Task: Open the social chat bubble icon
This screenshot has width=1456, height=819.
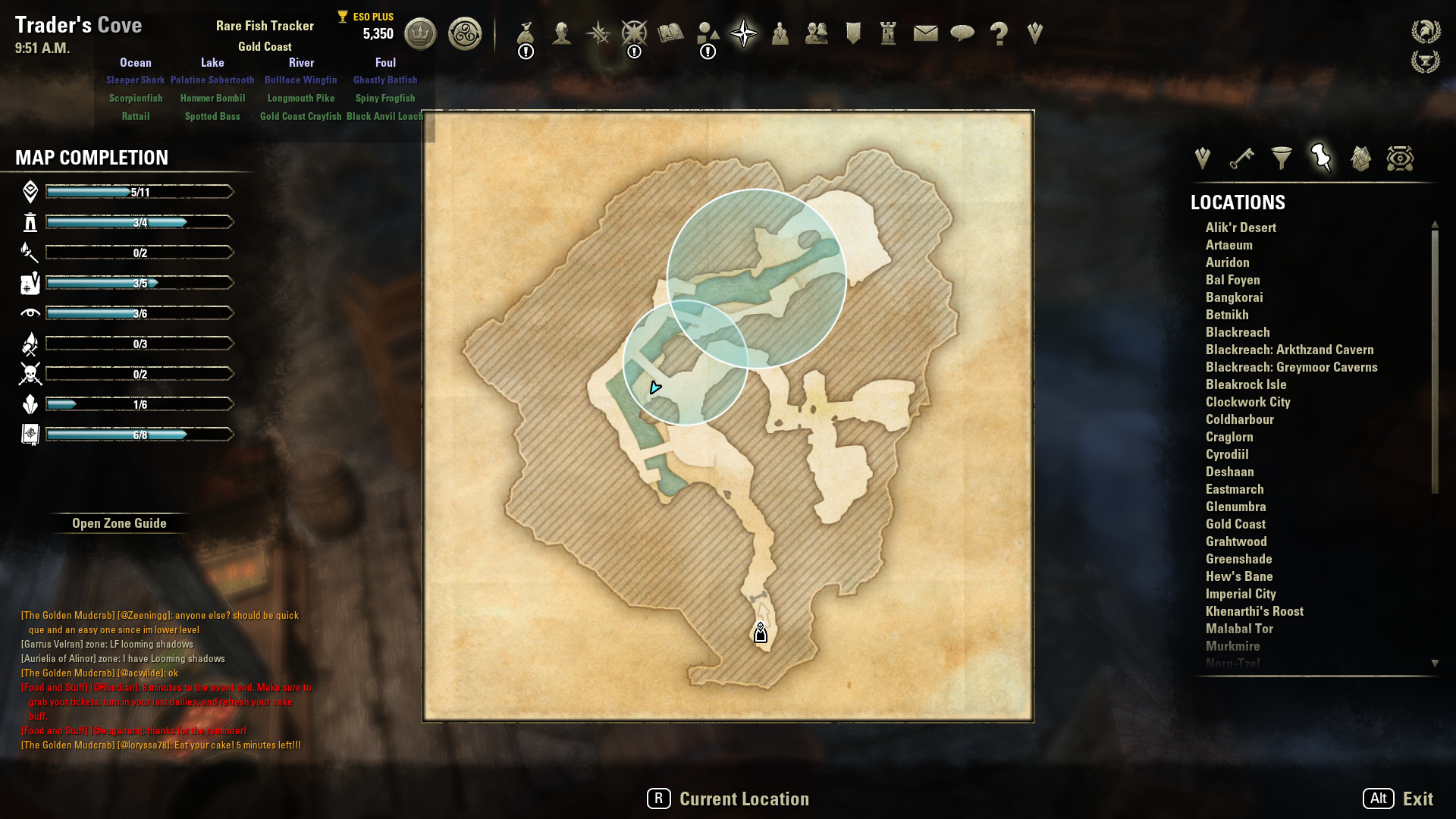Action: 962,33
